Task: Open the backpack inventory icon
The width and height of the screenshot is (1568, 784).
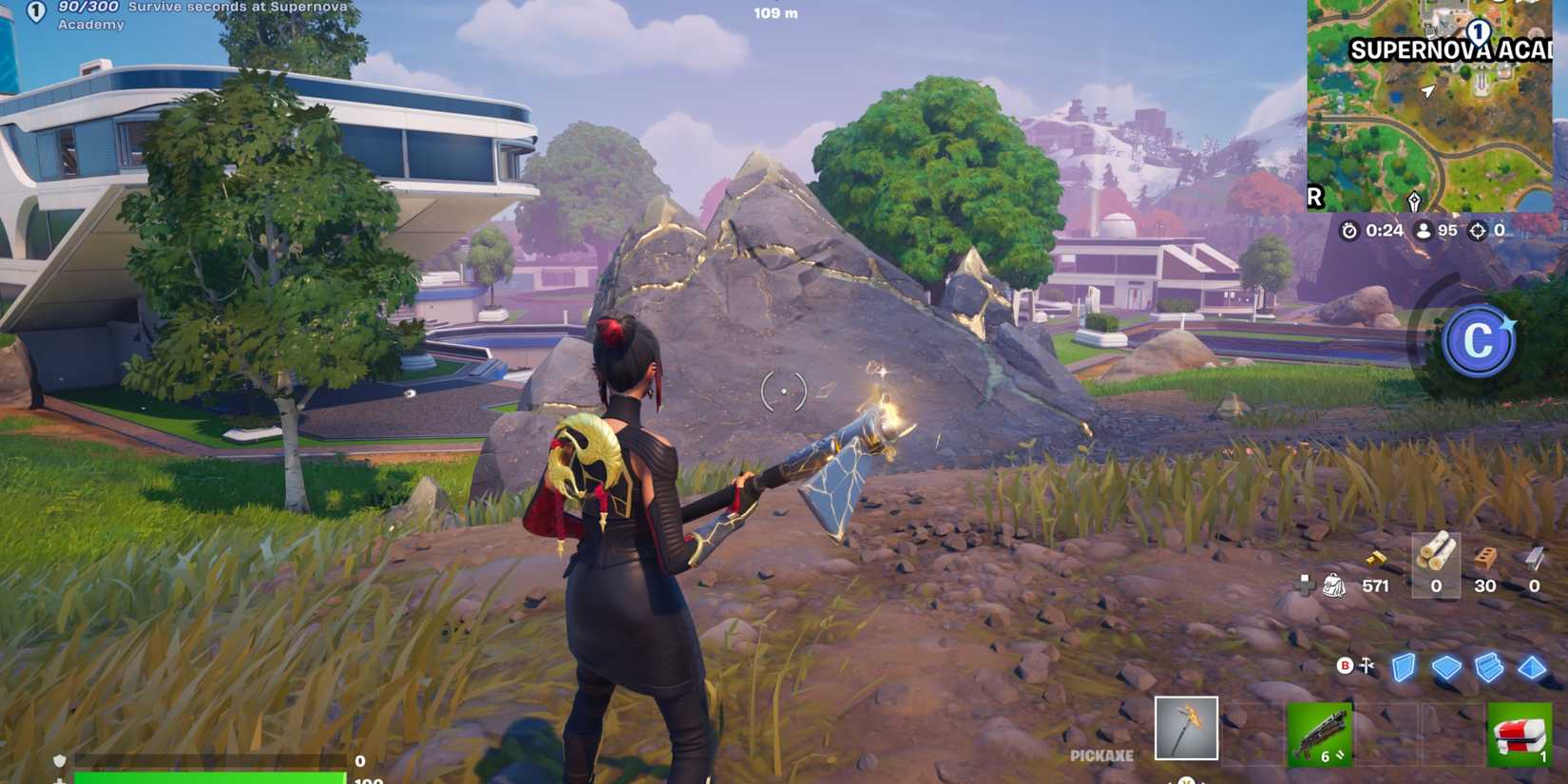Action: pos(1333,585)
